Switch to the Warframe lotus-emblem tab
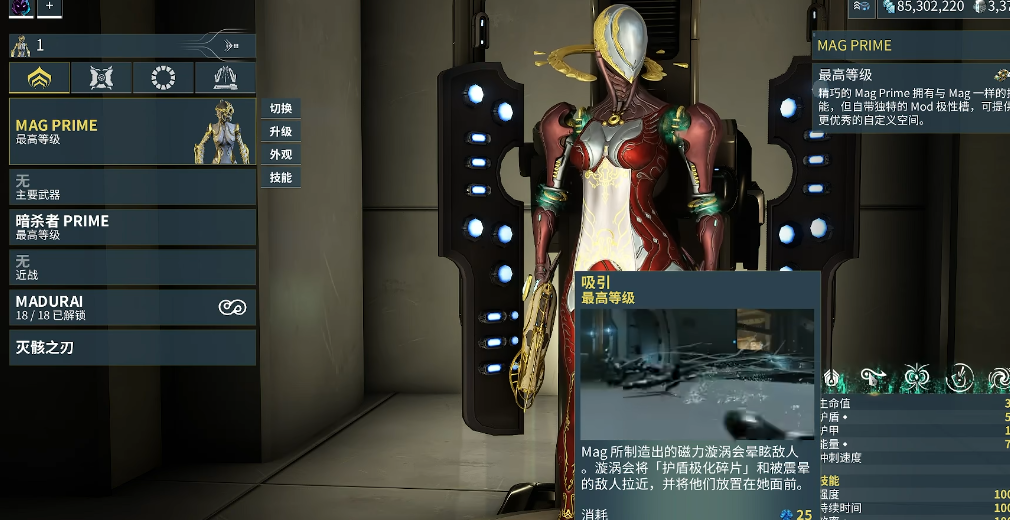1010x520 pixels. coord(40,77)
